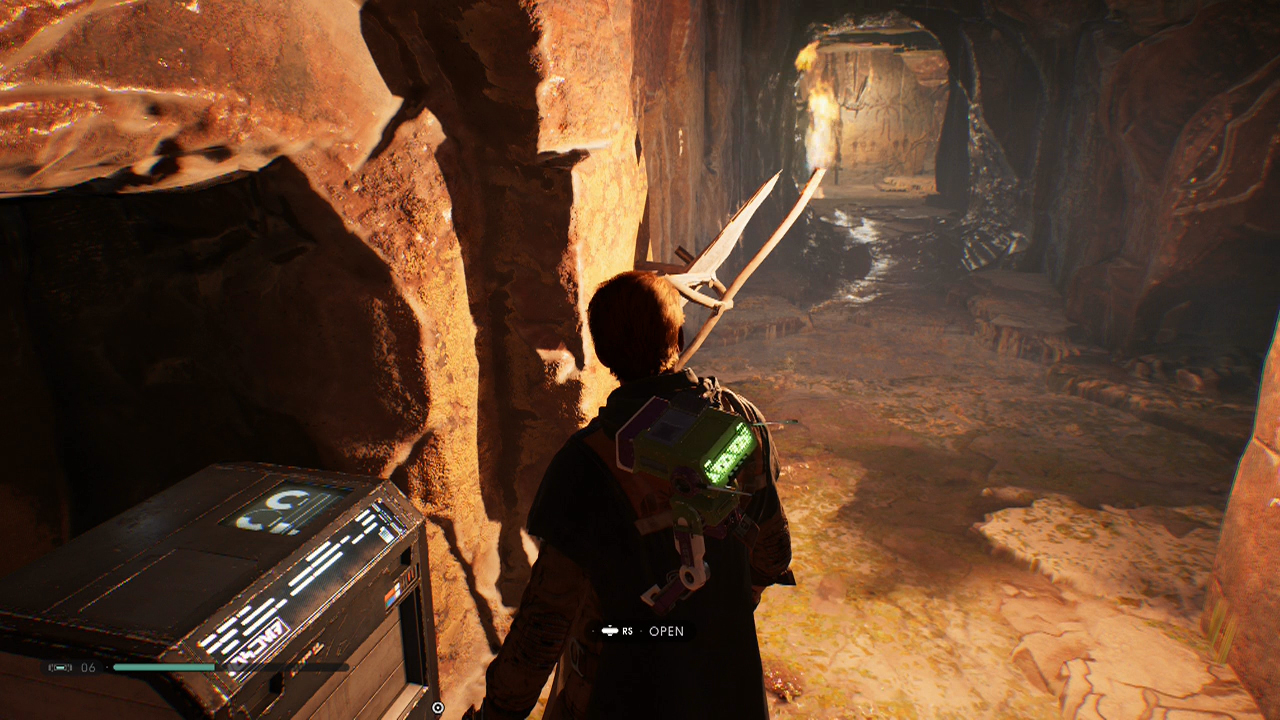Activate the chest interaction prompt
Image resolution: width=1280 pixels, height=720 pixels.
click(640, 631)
